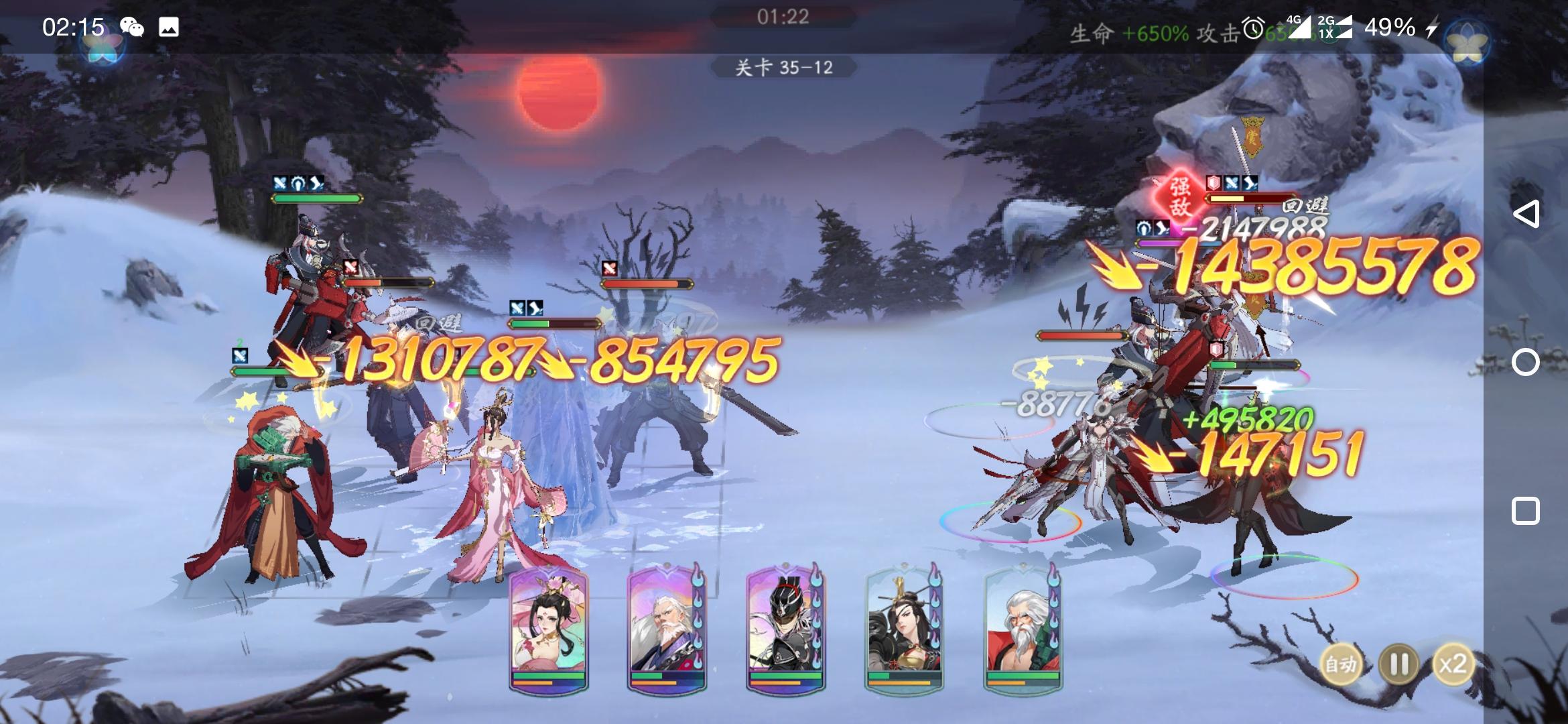Tap the shield buff icon above the boss's health bar
Viewport: 1568px width, 724px height.
pyautogui.click(x=1214, y=182)
